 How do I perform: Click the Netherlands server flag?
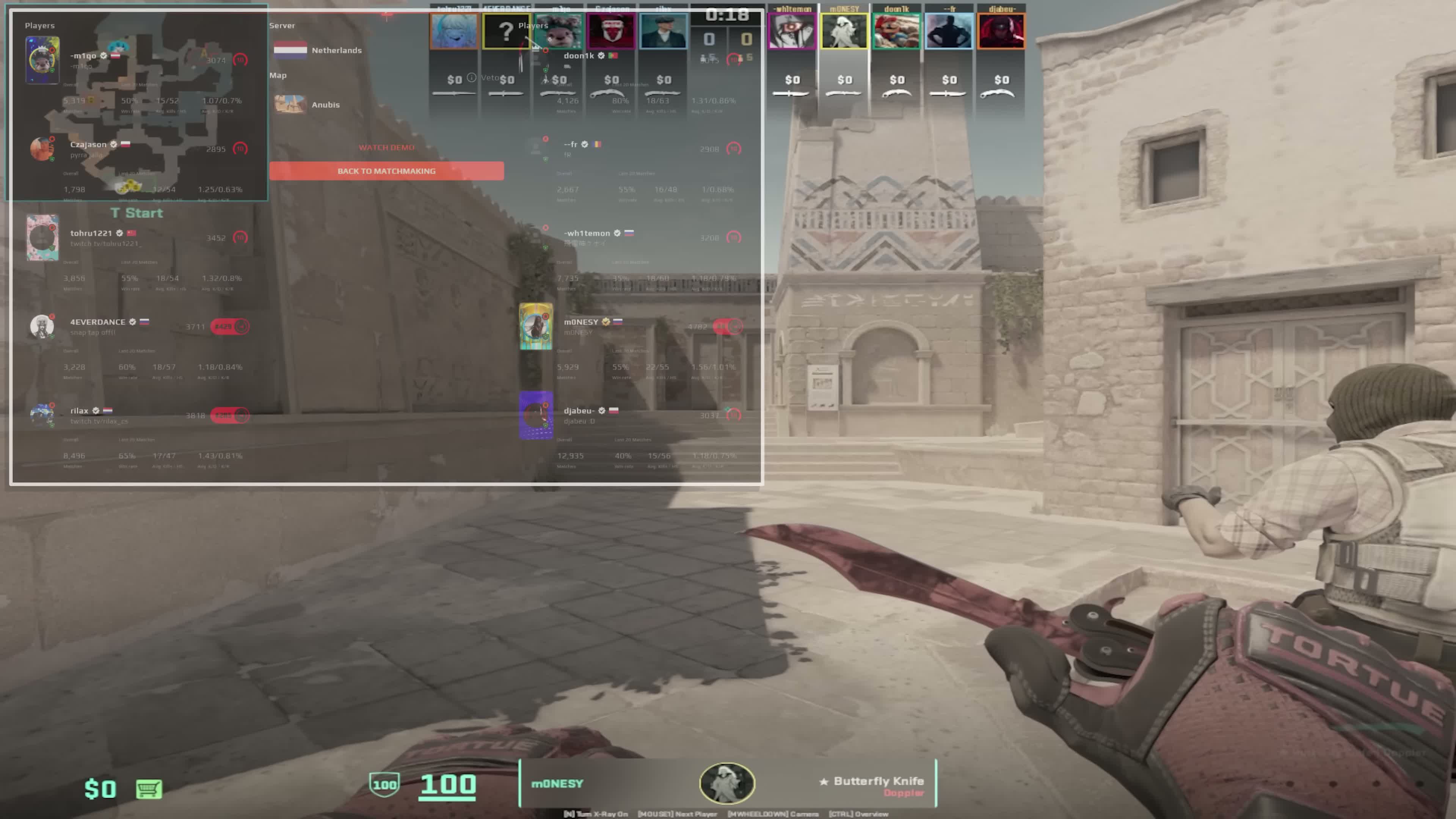click(x=290, y=50)
